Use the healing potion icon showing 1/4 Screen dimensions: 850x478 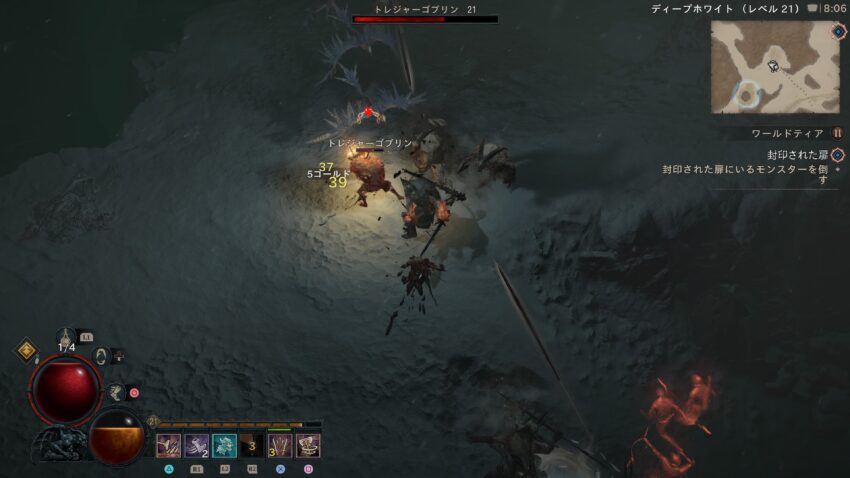tap(68, 338)
